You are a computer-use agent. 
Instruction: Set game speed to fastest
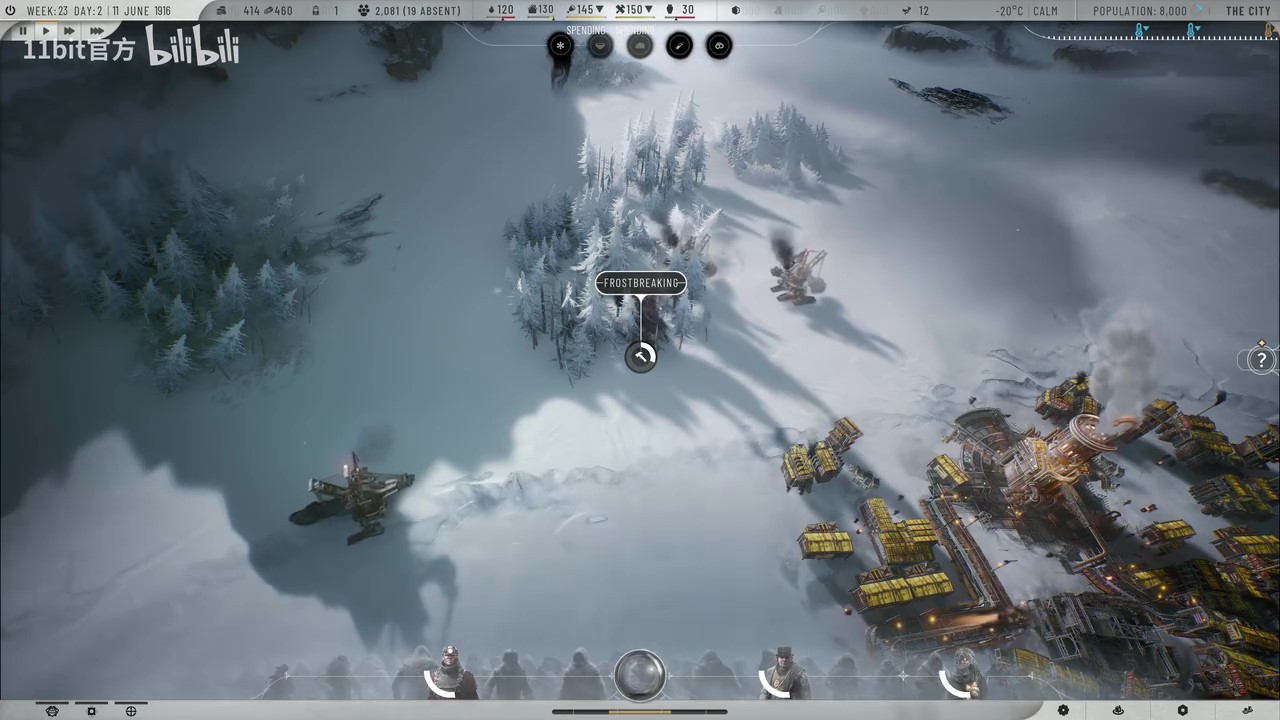click(96, 32)
